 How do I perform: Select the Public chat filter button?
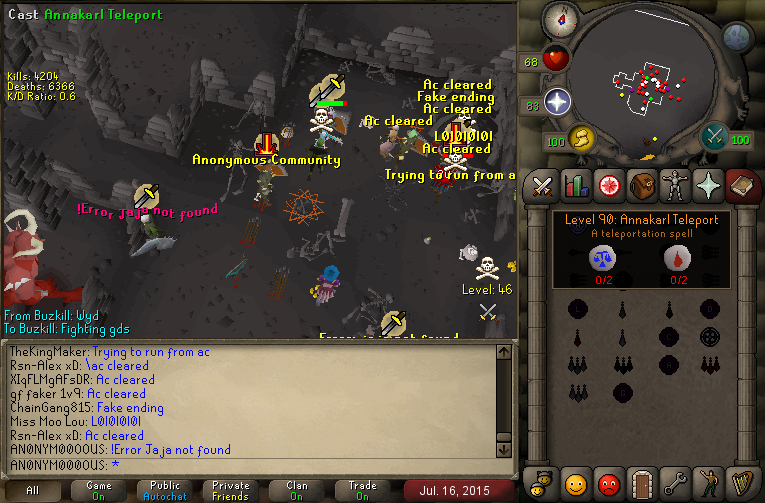click(164, 490)
